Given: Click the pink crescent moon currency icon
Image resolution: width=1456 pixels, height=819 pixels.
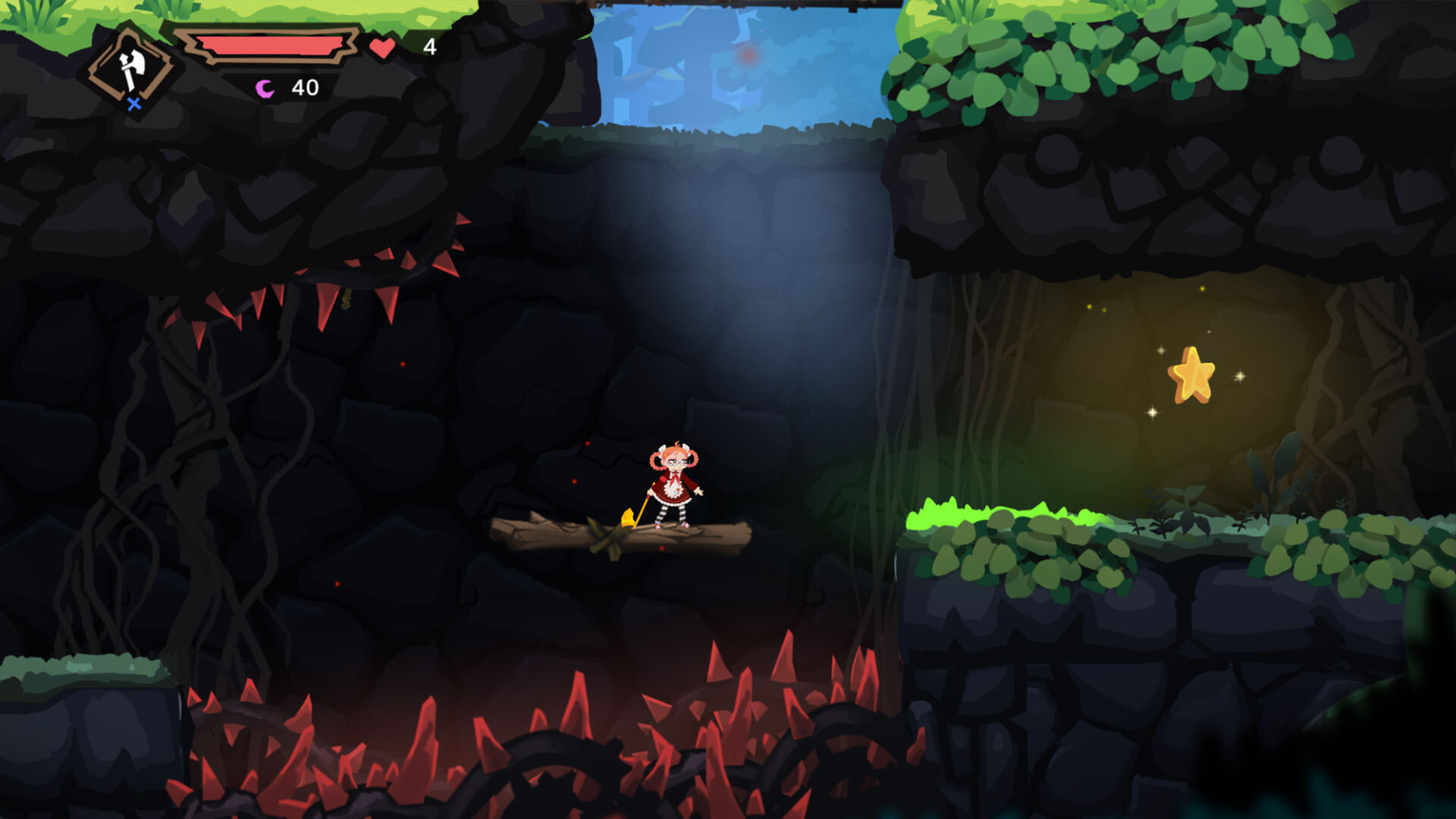Looking at the screenshot, I should [264, 88].
